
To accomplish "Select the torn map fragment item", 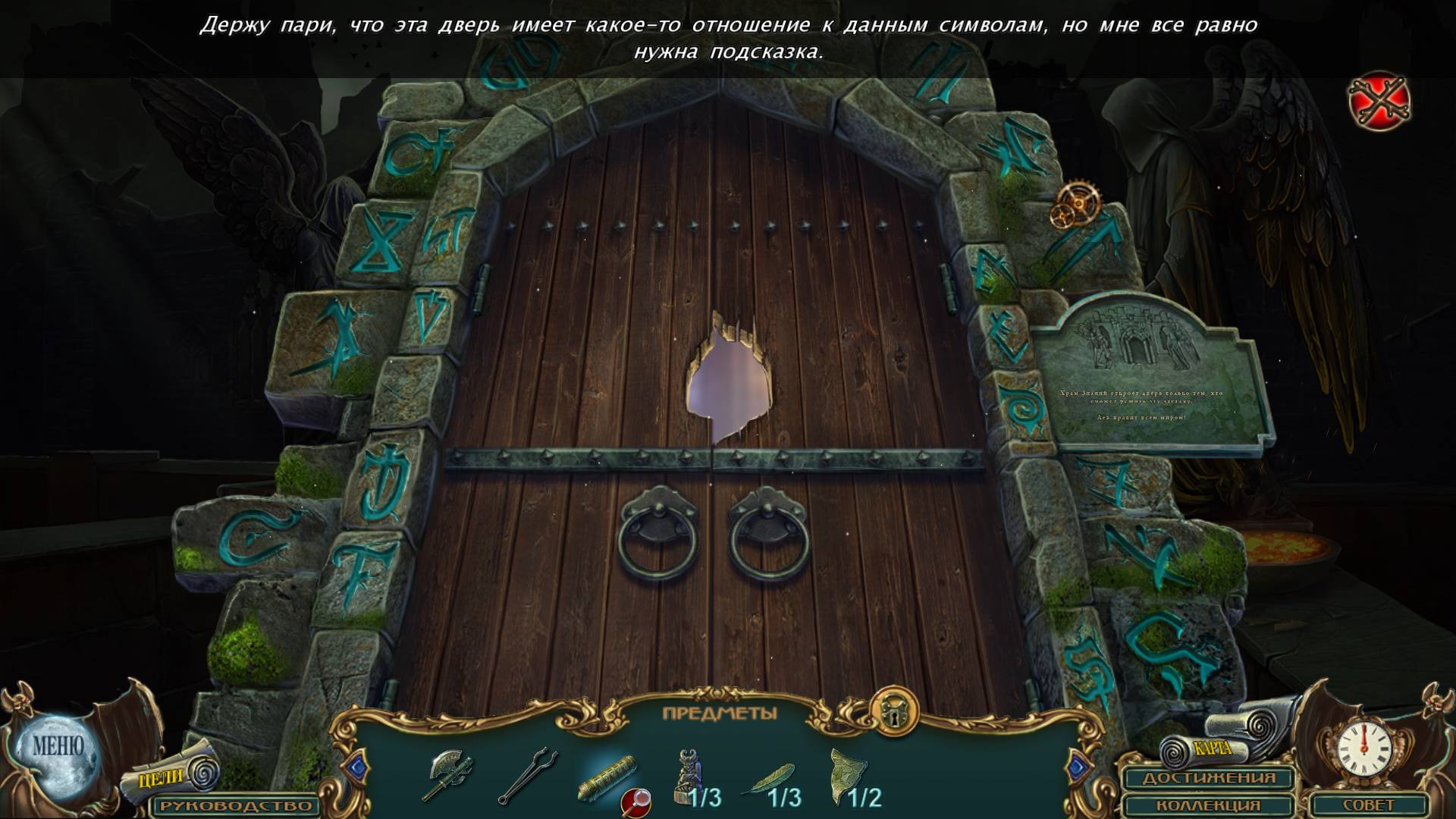I will pyautogui.click(x=847, y=775).
